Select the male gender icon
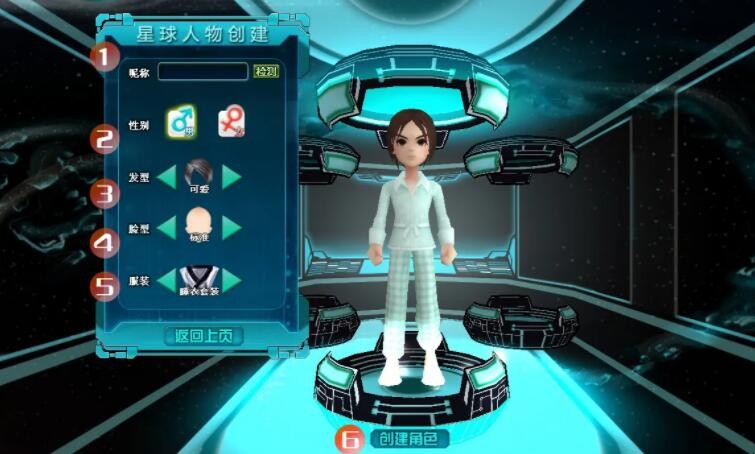The width and height of the screenshot is (755, 454). [182, 123]
